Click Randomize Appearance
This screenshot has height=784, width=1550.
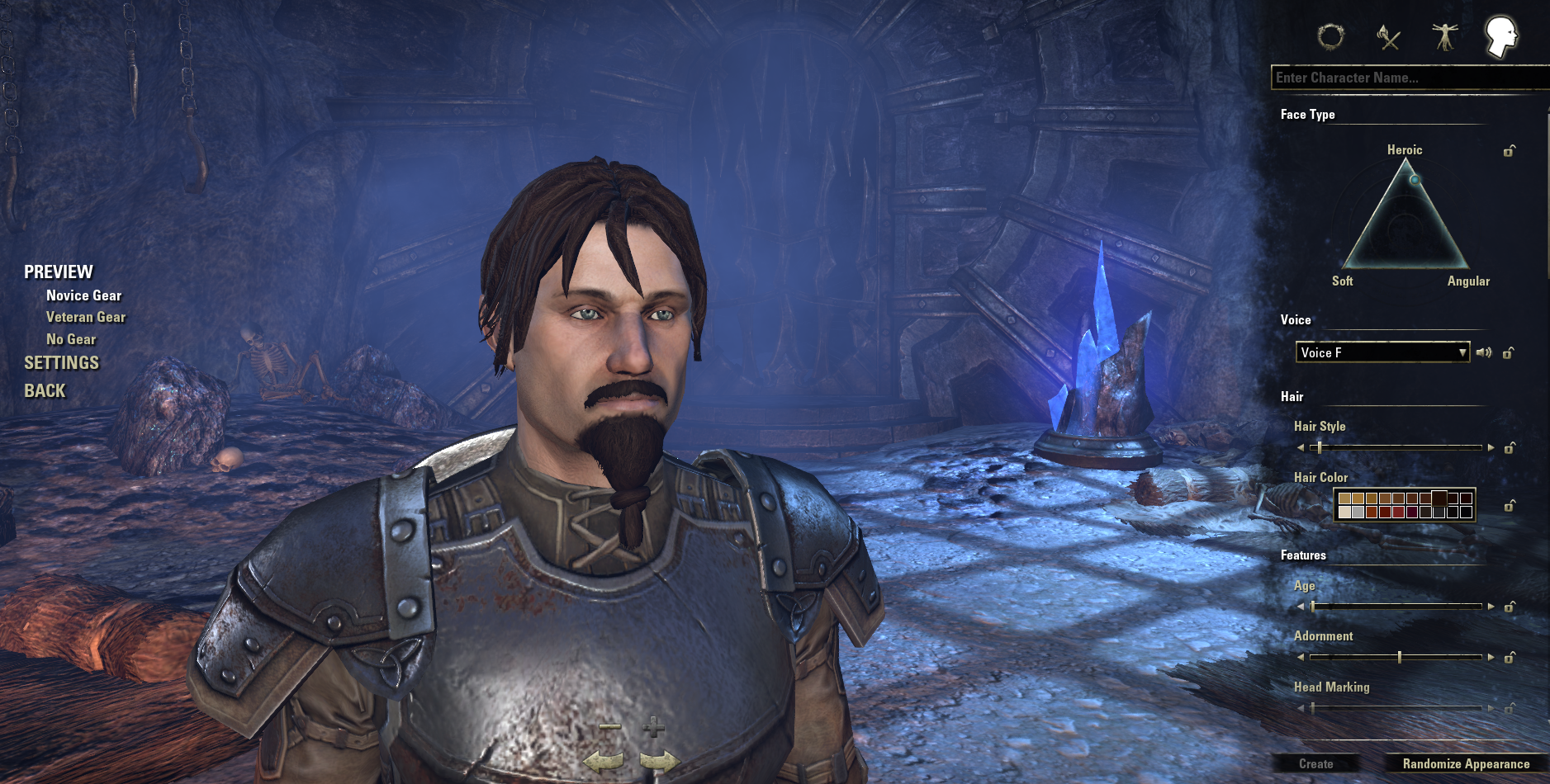(x=1466, y=764)
